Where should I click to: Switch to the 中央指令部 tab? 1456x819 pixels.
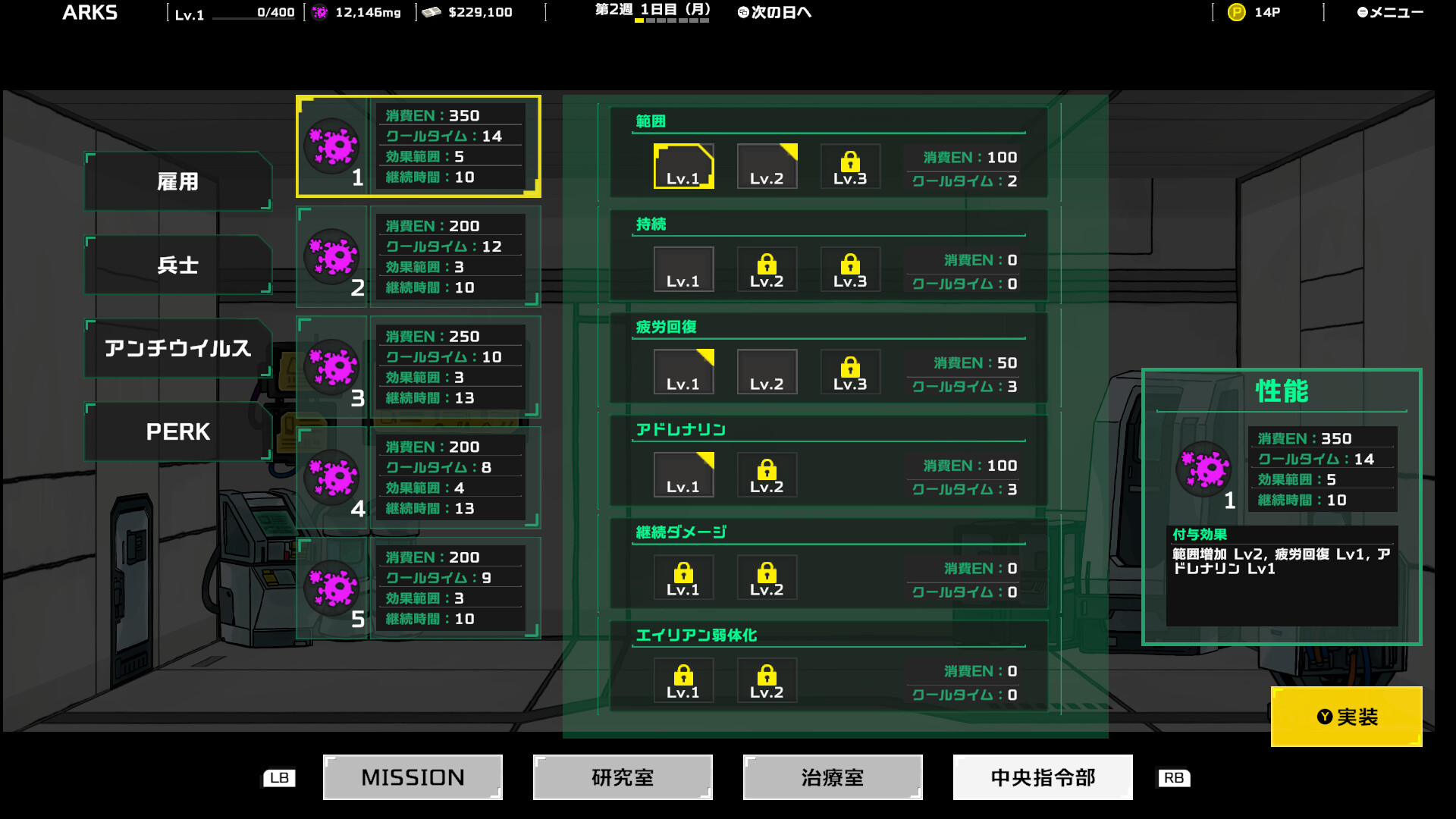tap(1043, 777)
